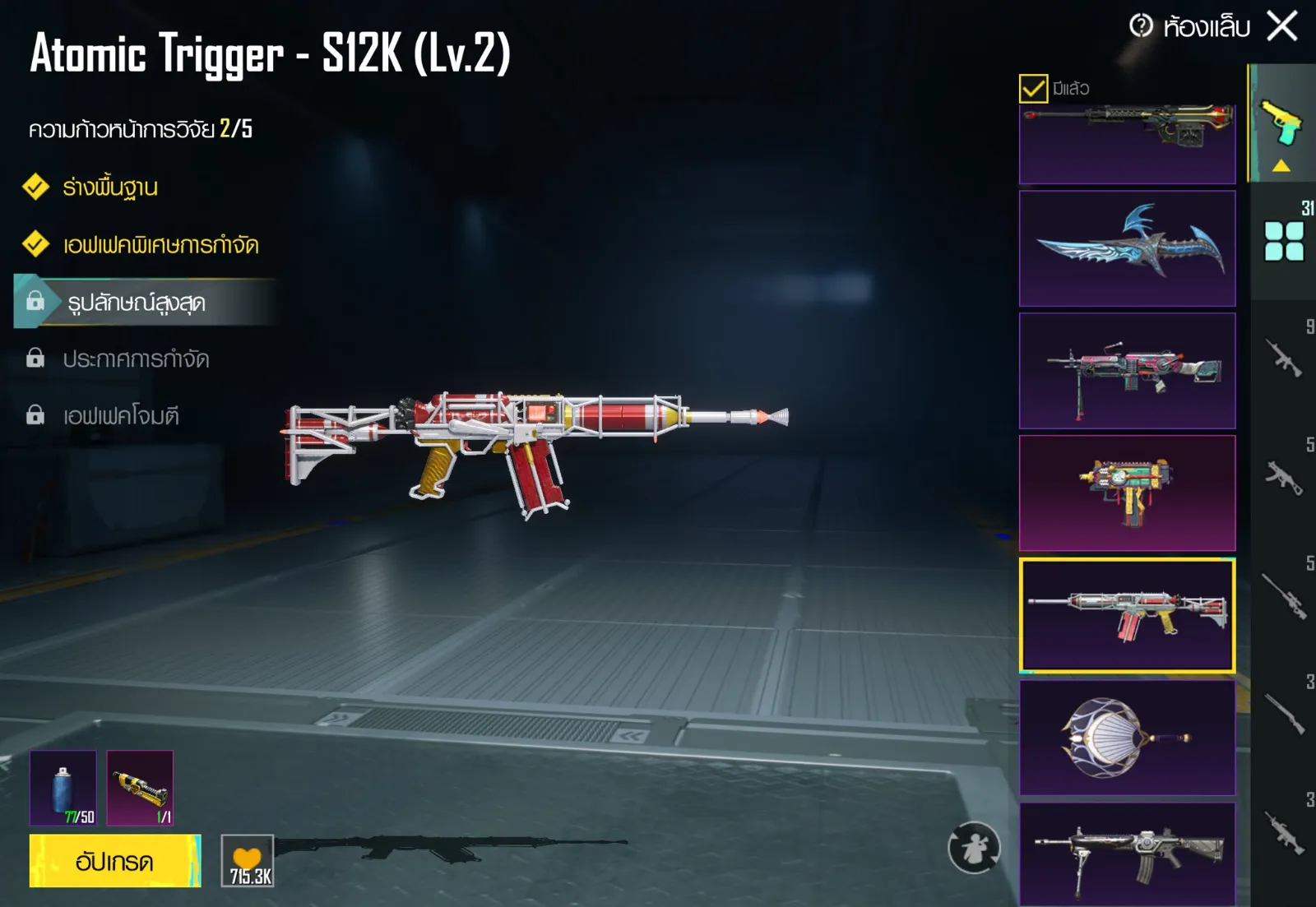Select the highlighted Atomic Trigger S12K thumbnail
The image size is (1316, 907).
[x=1127, y=615]
